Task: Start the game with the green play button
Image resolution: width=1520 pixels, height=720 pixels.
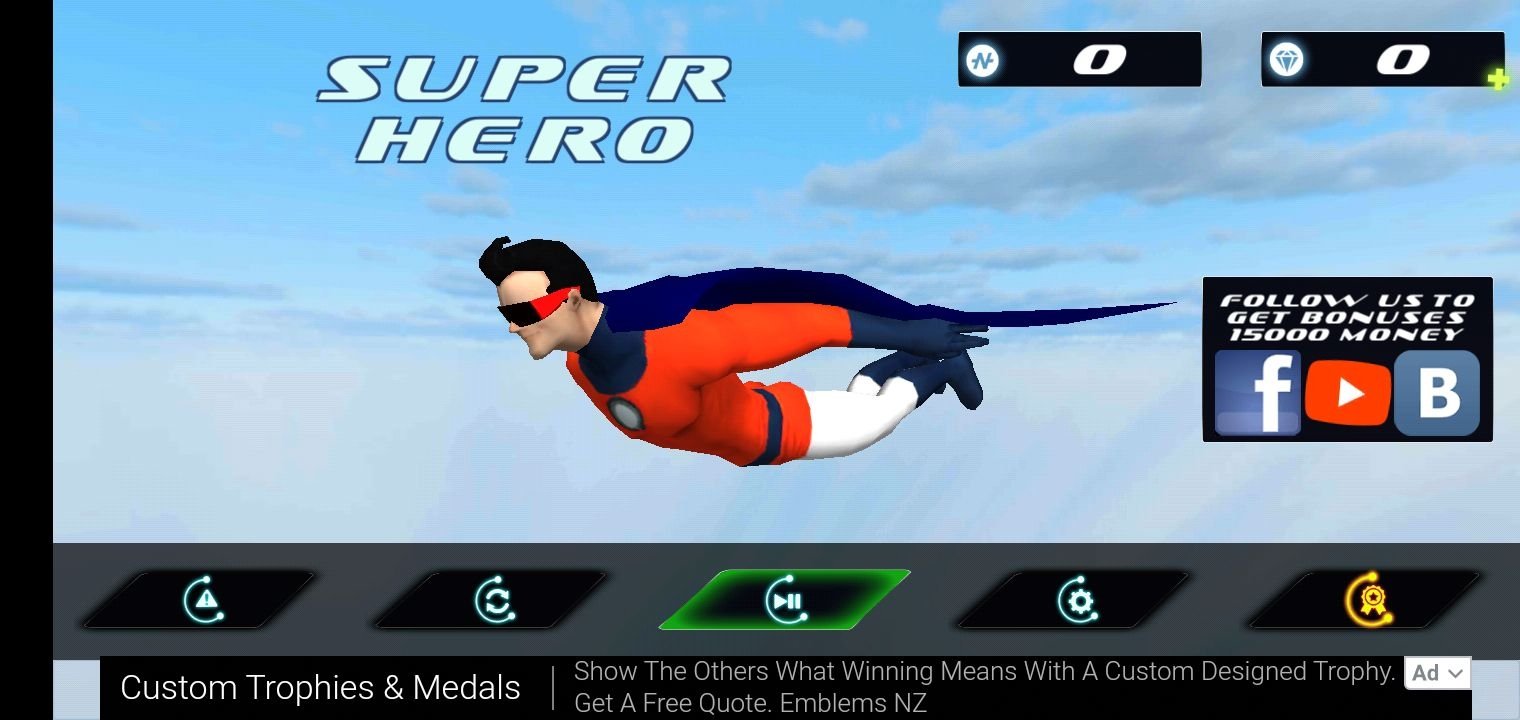Action: 785,600
